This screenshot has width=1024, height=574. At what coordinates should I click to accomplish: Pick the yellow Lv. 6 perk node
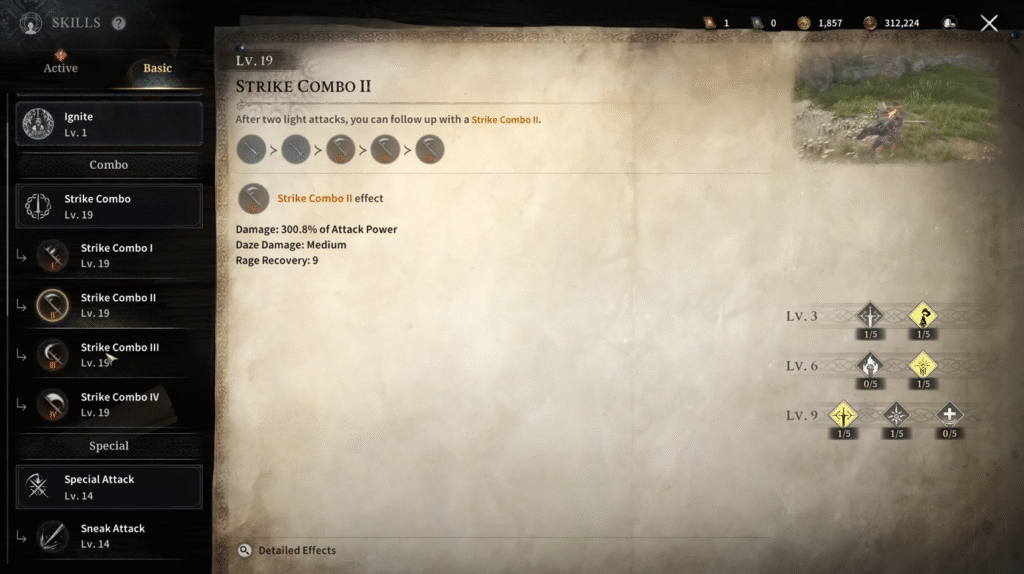[922, 366]
